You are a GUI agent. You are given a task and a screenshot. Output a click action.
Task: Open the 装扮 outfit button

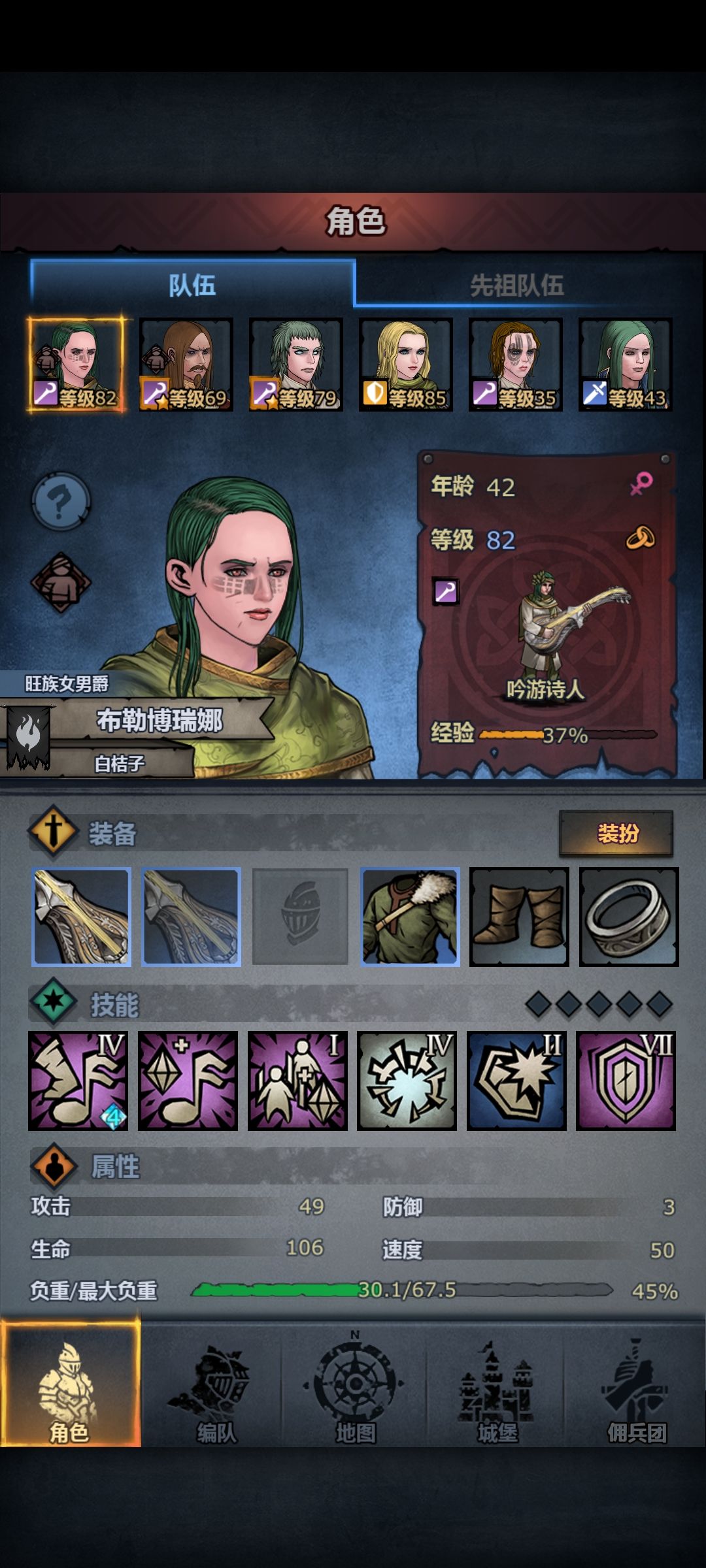coord(616,833)
